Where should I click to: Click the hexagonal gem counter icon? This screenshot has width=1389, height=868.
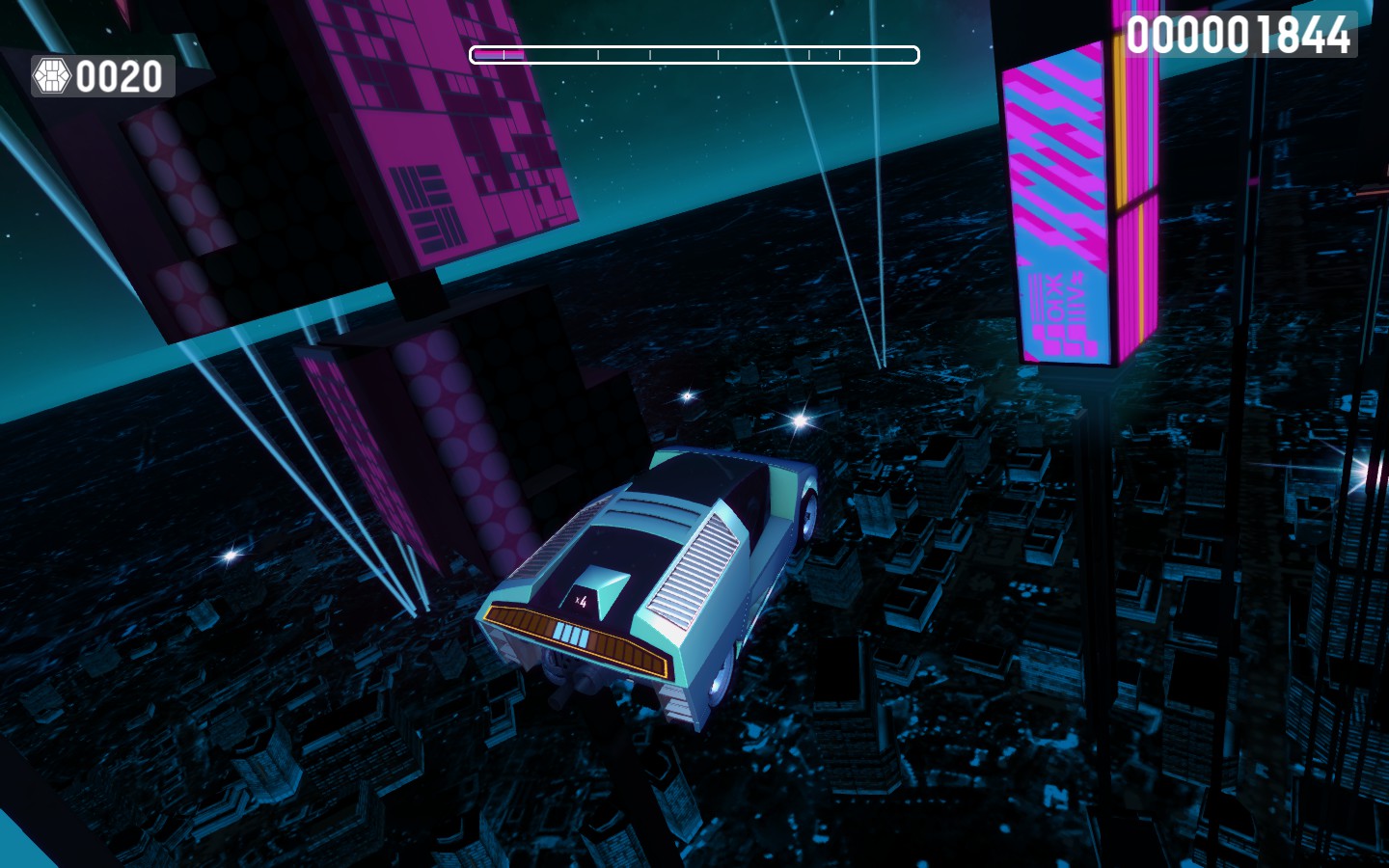[52, 76]
